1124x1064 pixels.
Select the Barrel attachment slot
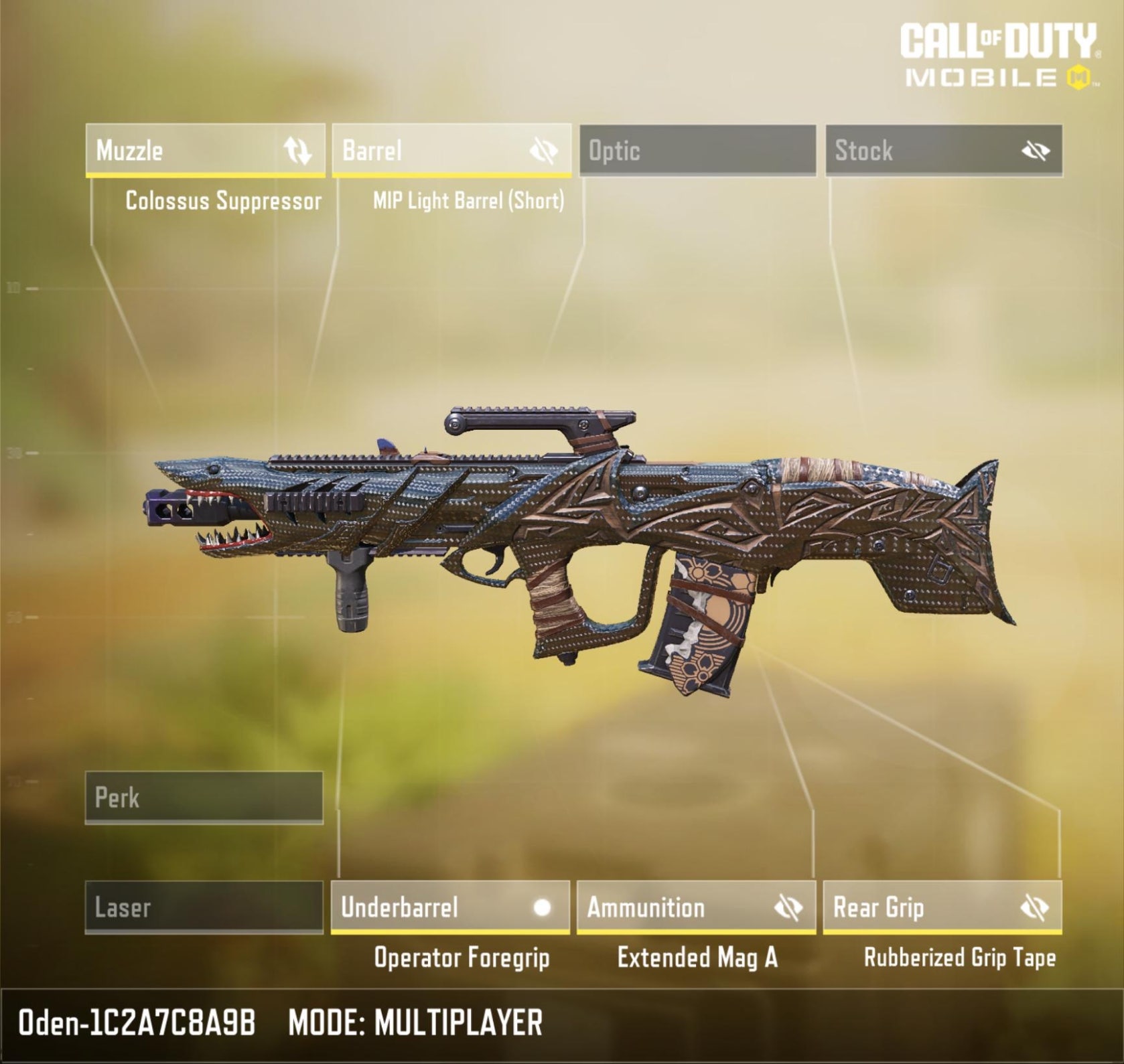[429, 150]
